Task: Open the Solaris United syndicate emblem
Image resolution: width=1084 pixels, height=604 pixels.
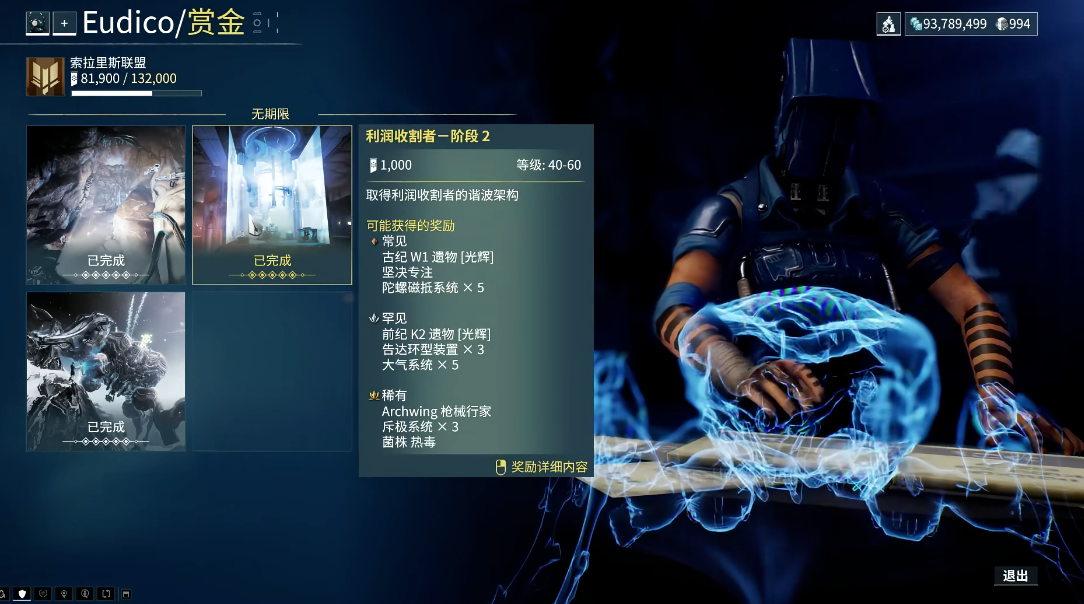Action: (45, 76)
